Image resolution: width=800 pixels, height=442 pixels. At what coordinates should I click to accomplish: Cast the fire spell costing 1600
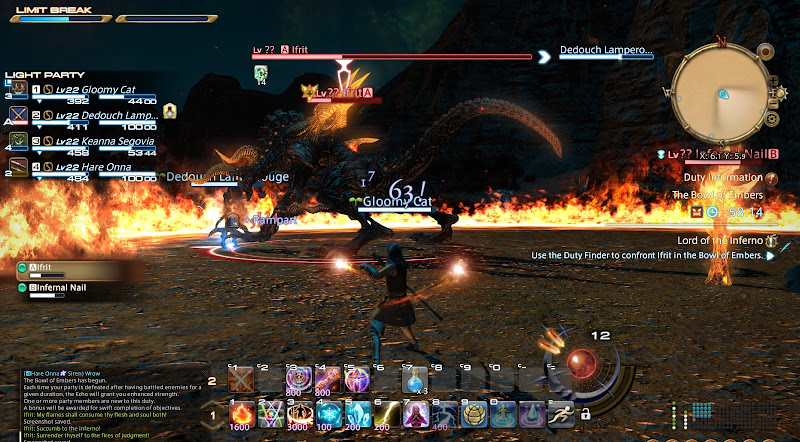coord(241,412)
